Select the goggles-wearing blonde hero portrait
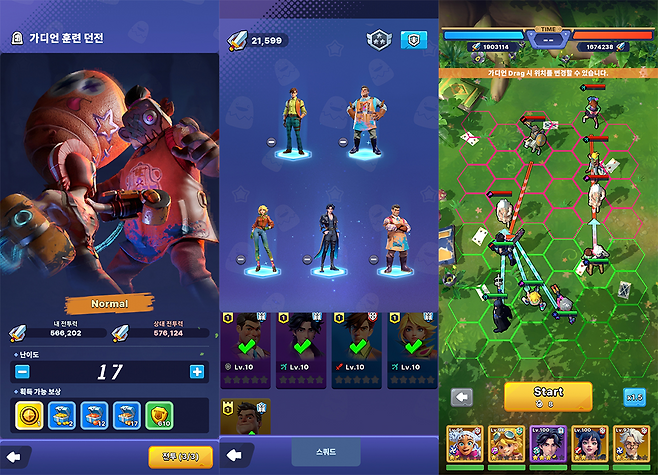This screenshot has height=475, width=658. pos(506,446)
